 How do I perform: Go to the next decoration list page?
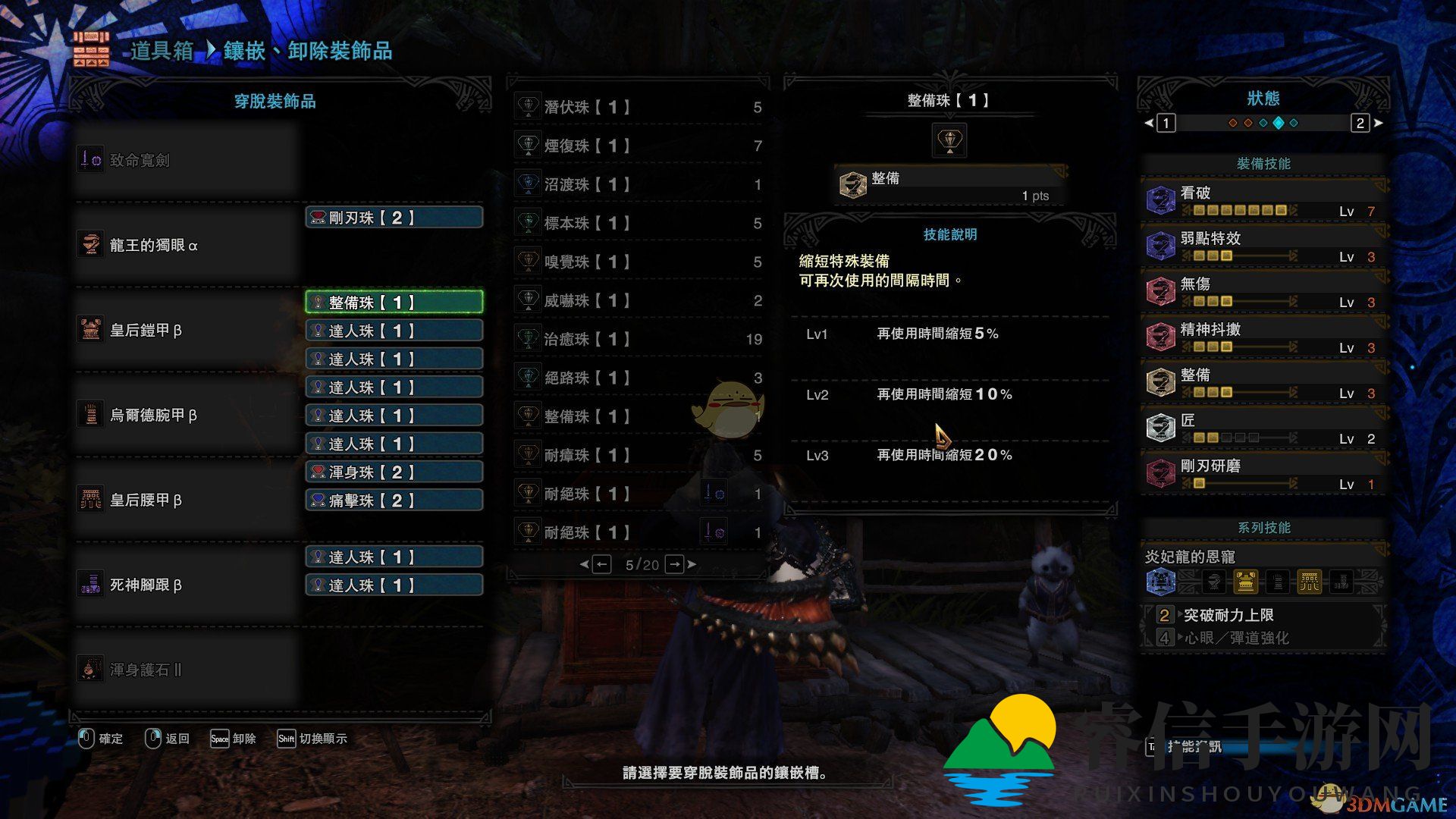(675, 564)
